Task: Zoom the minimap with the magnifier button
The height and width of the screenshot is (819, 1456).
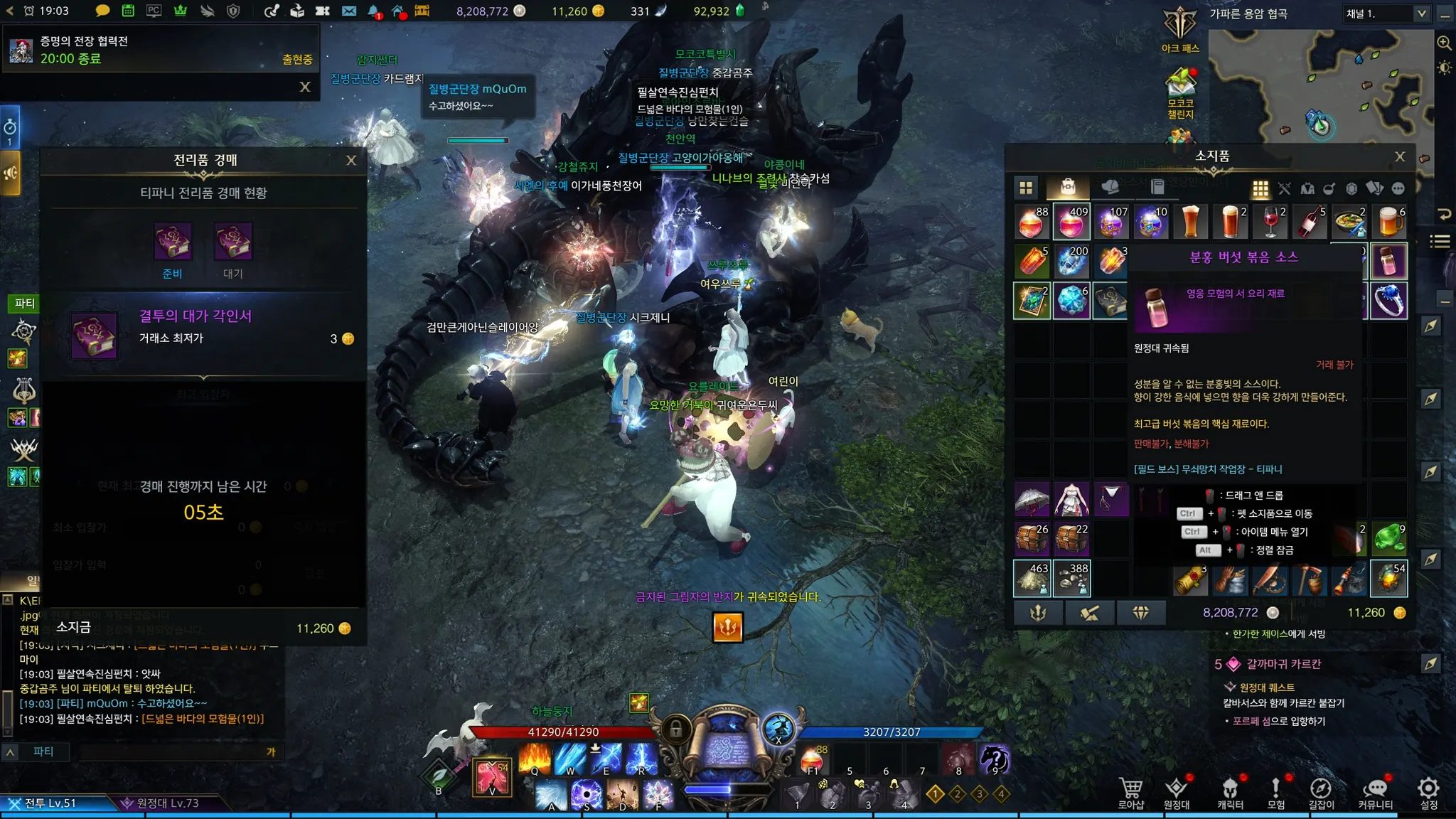Action: coord(1445,43)
